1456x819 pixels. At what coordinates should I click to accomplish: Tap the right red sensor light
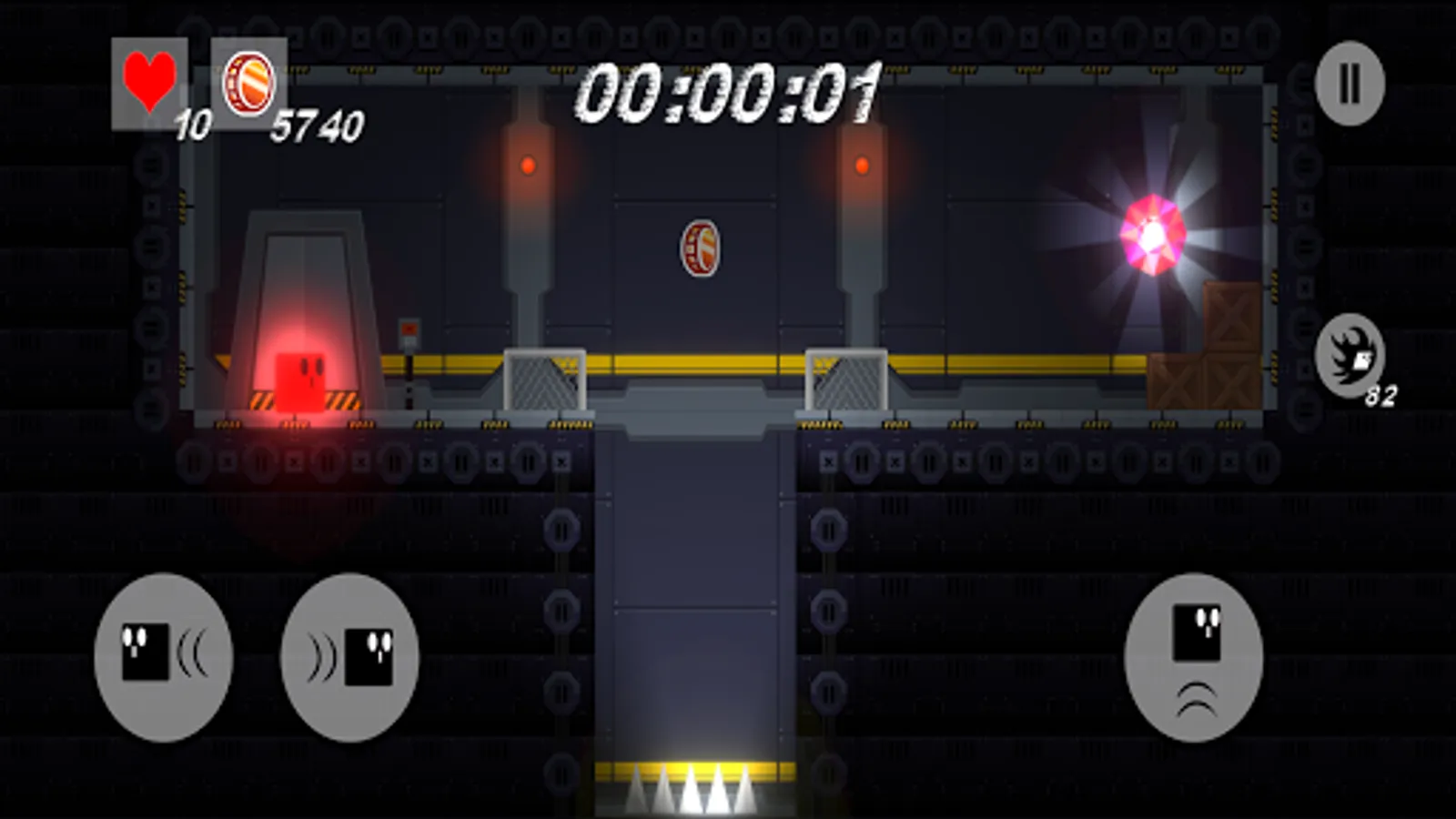[862, 166]
